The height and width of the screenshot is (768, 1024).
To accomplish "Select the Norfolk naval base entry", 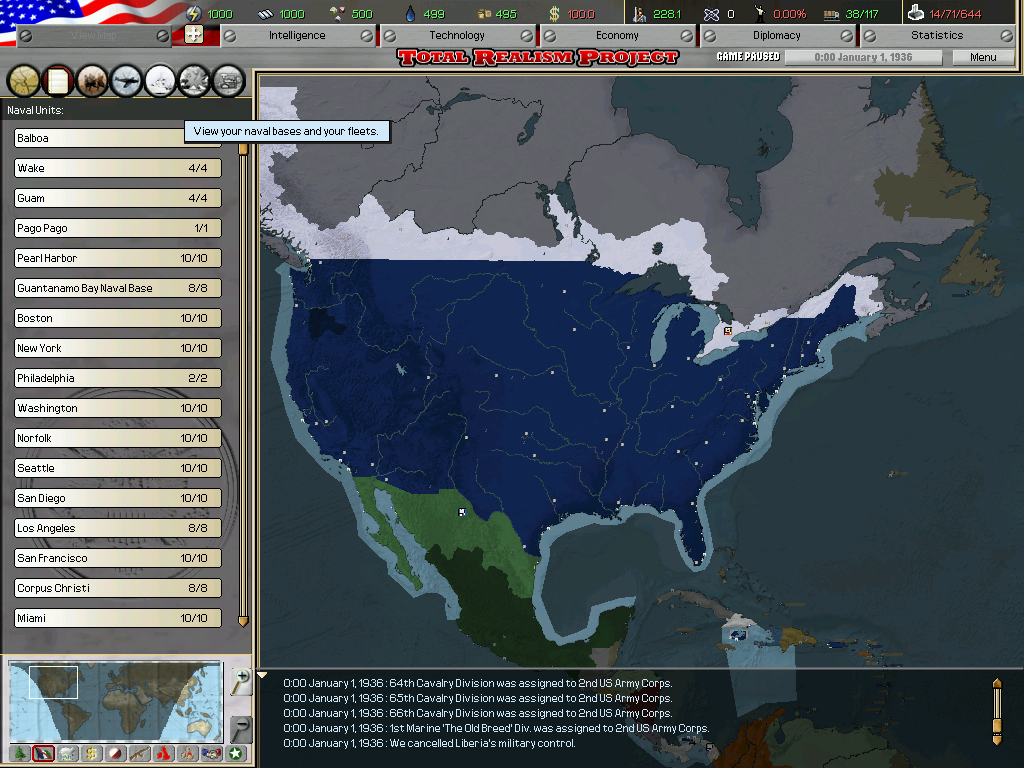I will coord(117,438).
